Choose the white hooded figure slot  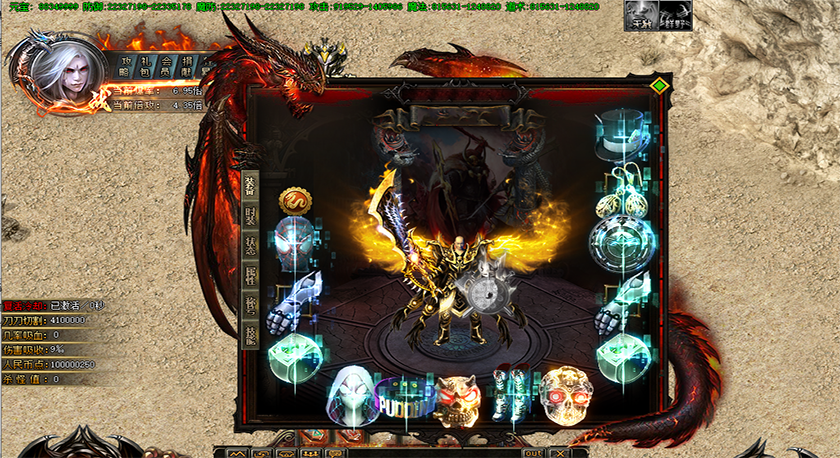click(x=349, y=391)
